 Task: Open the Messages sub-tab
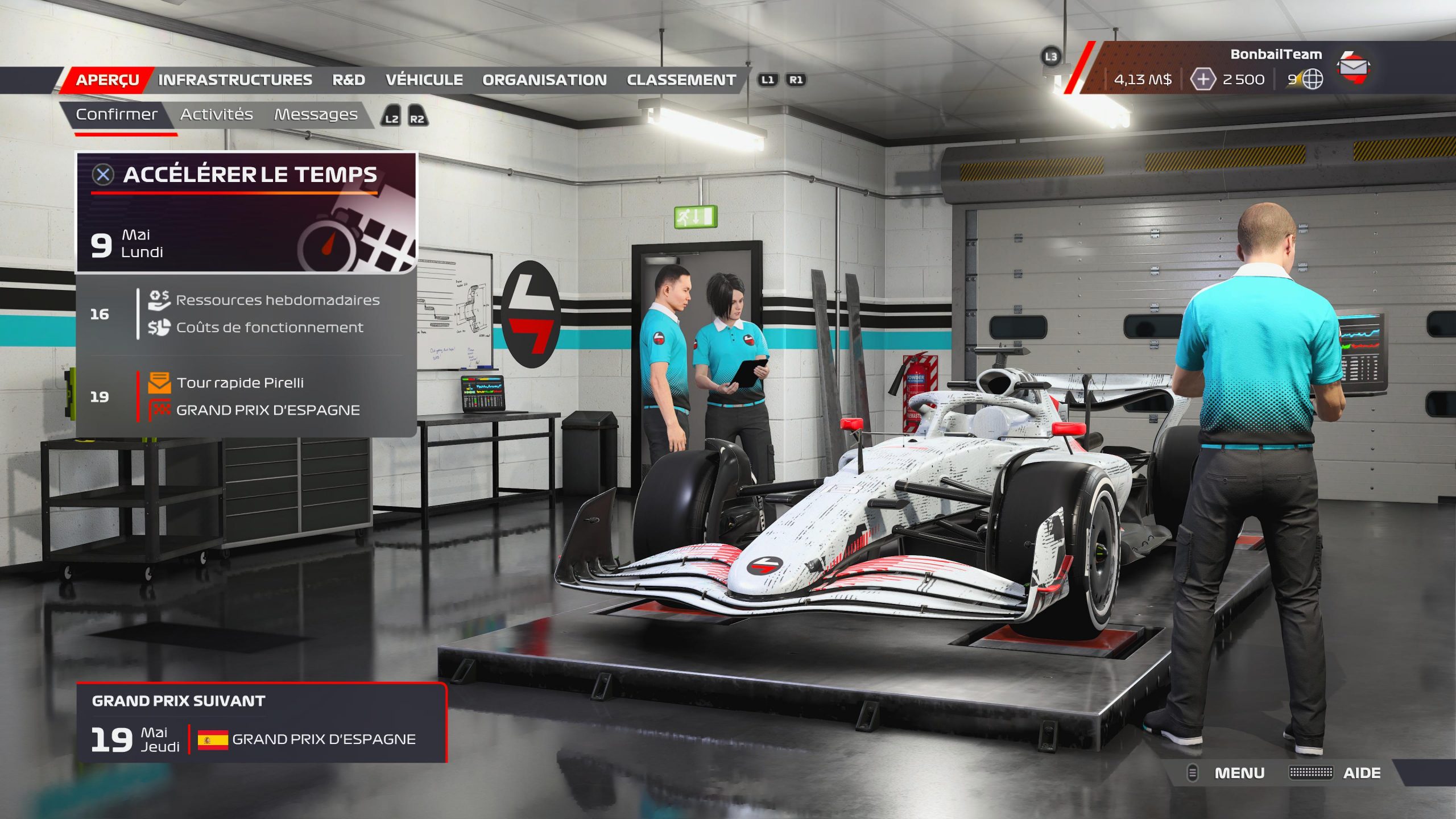tap(316, 115)
